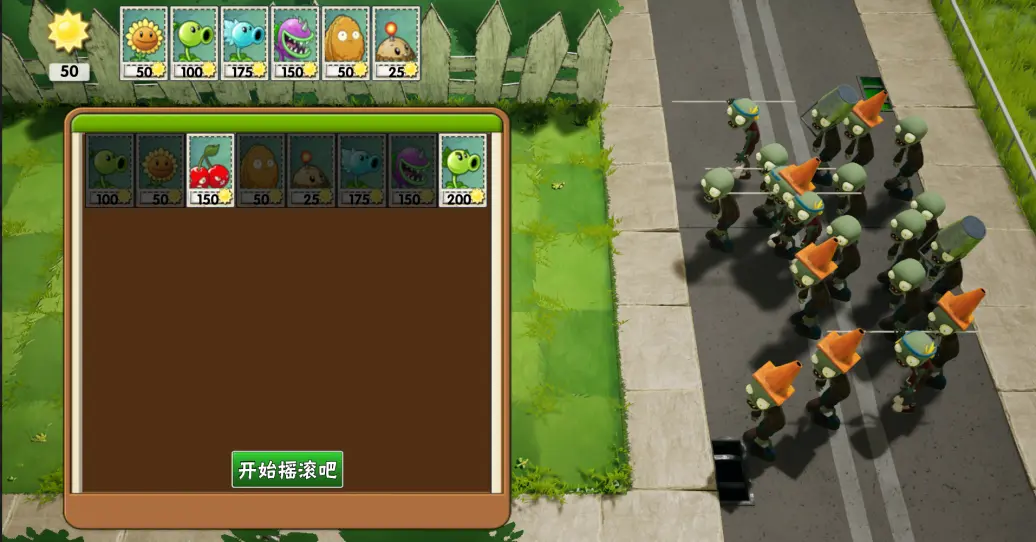Click the green 开始摇滚吧 start button

pyautogui.click(x=287, y=469)
